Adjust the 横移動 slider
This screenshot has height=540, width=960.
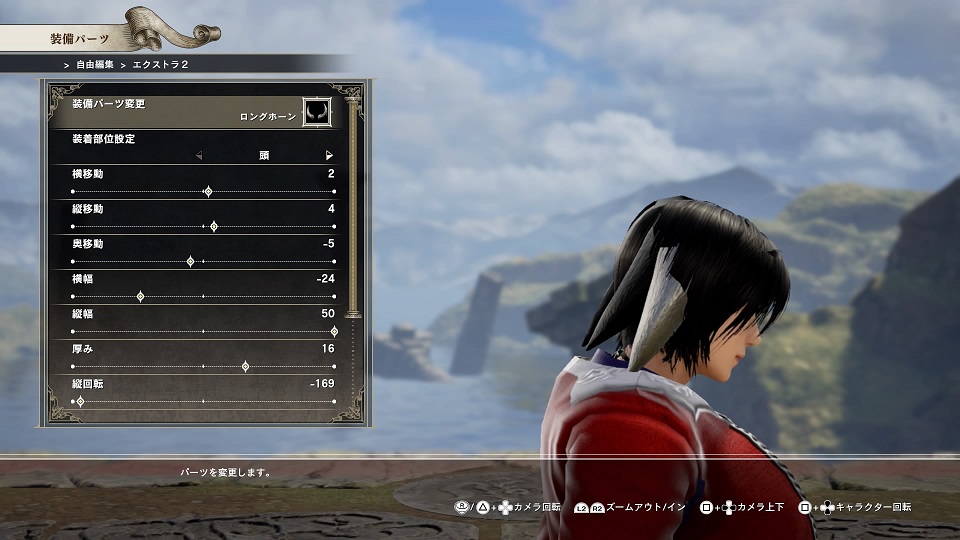(x=208, y=191)
